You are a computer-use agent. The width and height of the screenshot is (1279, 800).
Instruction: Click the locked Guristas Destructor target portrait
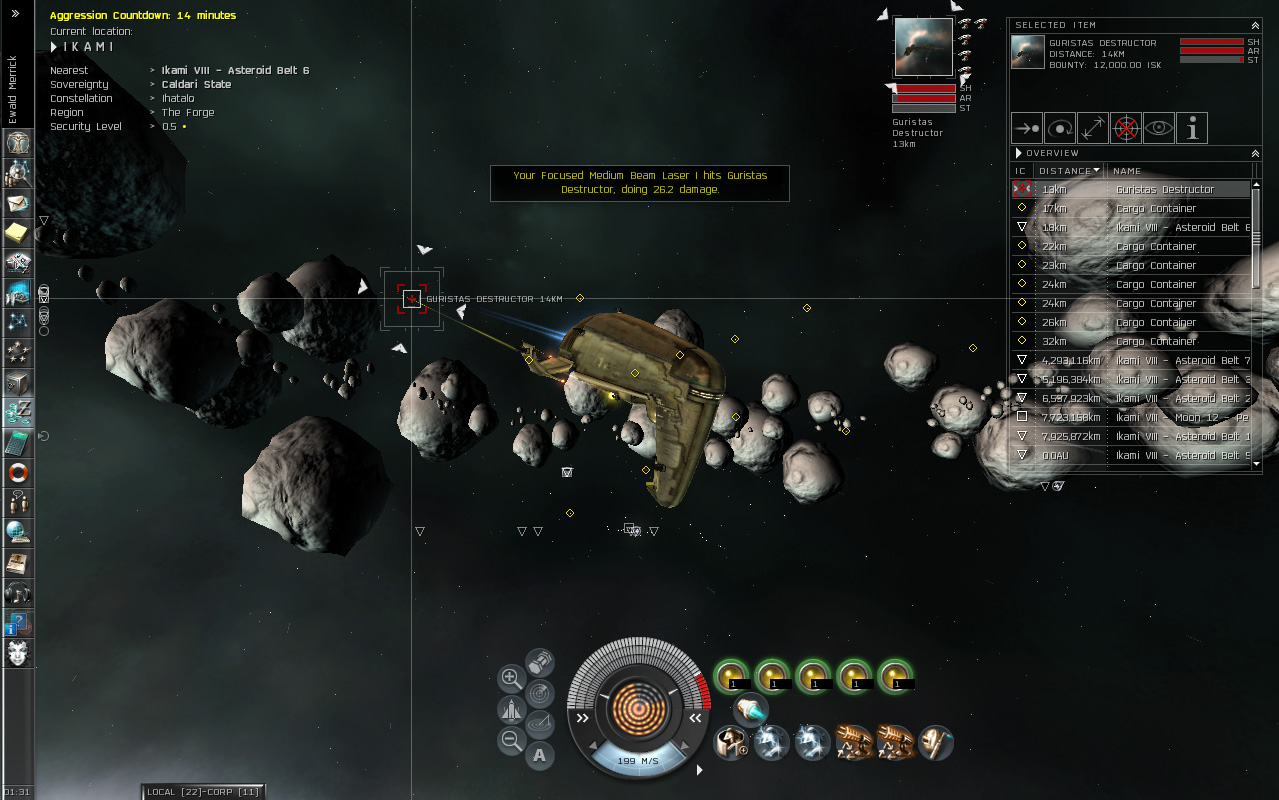[x=923, y=47]
